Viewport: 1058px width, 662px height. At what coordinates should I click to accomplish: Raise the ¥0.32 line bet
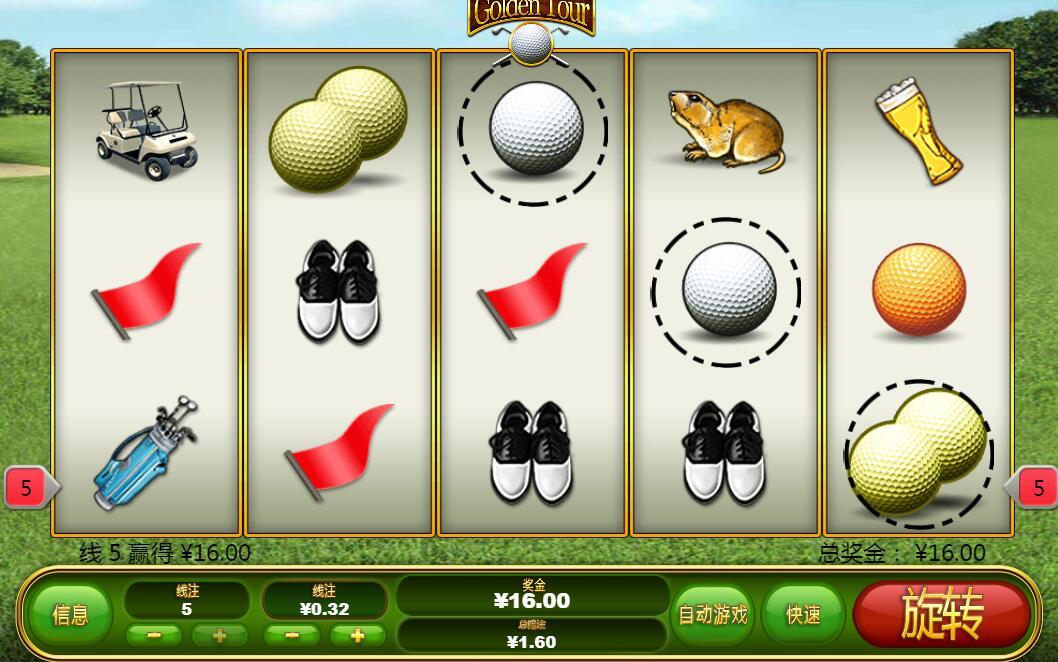[357, 635]
